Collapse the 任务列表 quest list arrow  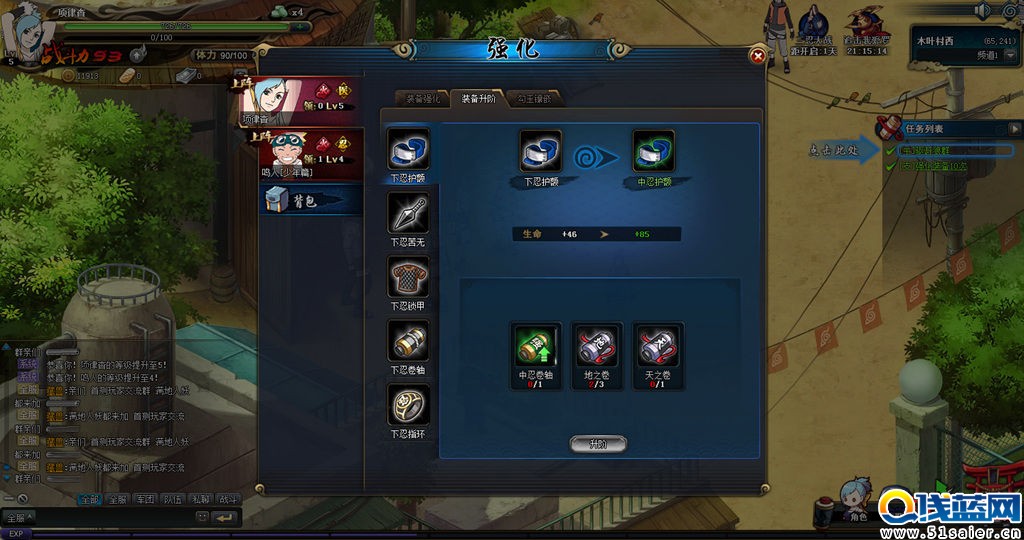pos(1016,129)
